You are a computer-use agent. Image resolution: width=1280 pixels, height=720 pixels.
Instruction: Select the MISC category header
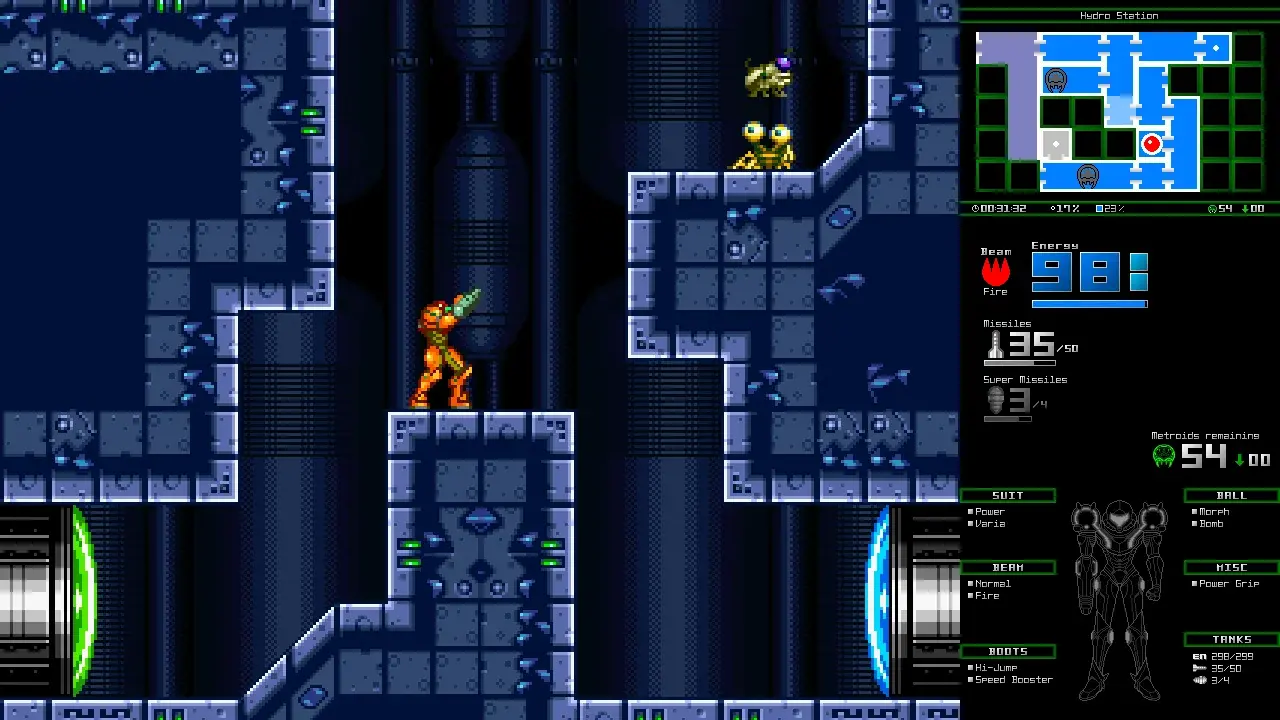pos(1231,567)
